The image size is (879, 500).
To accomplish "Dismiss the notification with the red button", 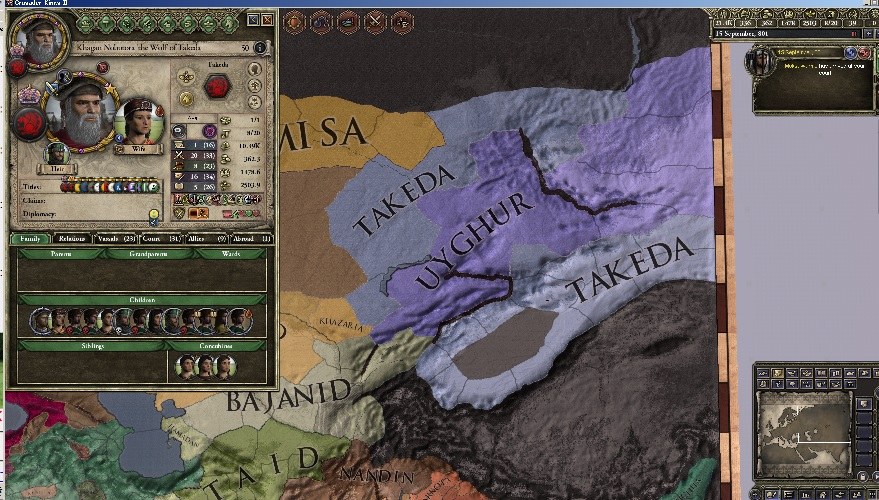I will (864, 52).
